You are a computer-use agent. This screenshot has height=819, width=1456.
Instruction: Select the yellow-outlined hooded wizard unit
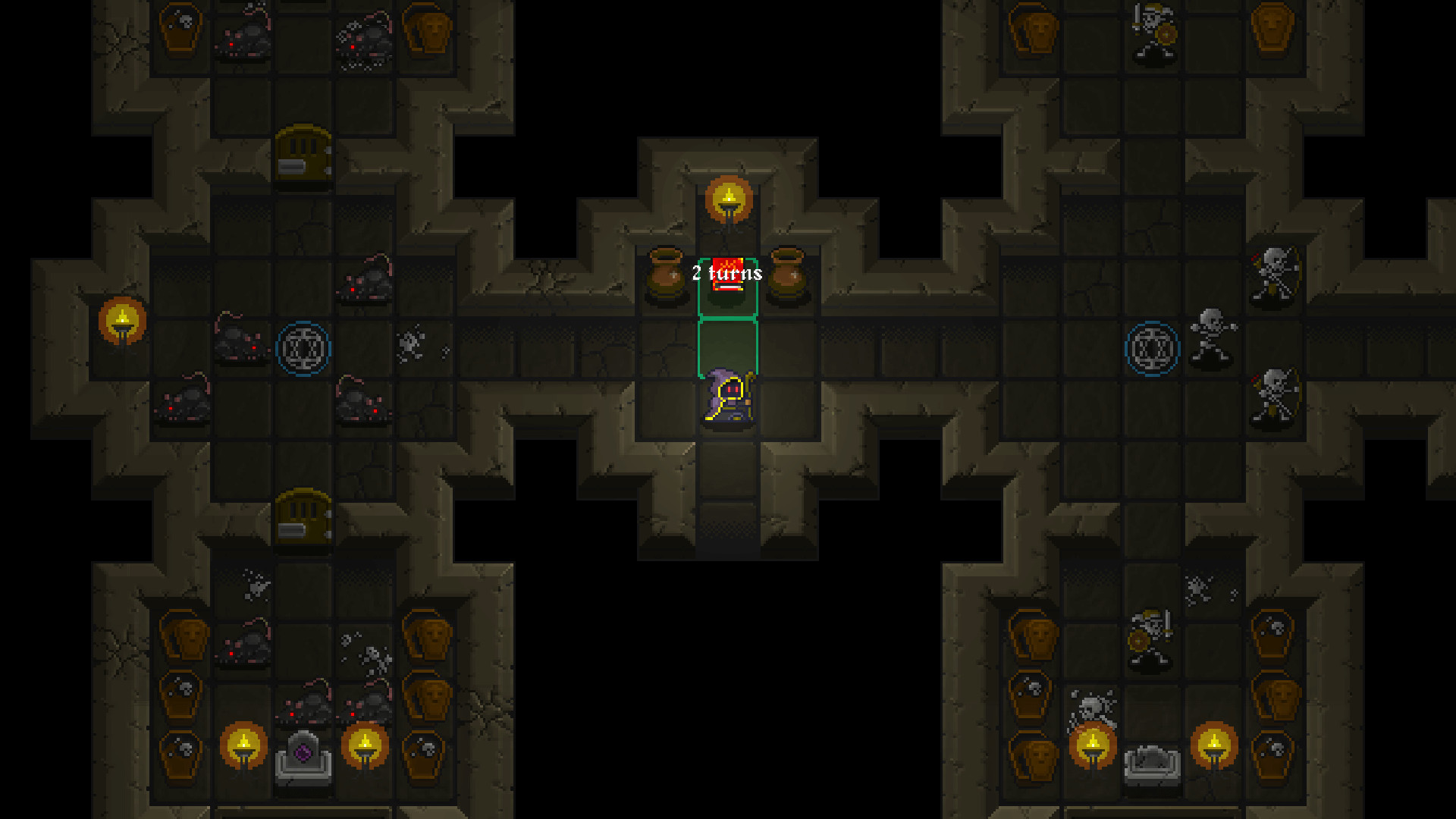coord(728,397)
